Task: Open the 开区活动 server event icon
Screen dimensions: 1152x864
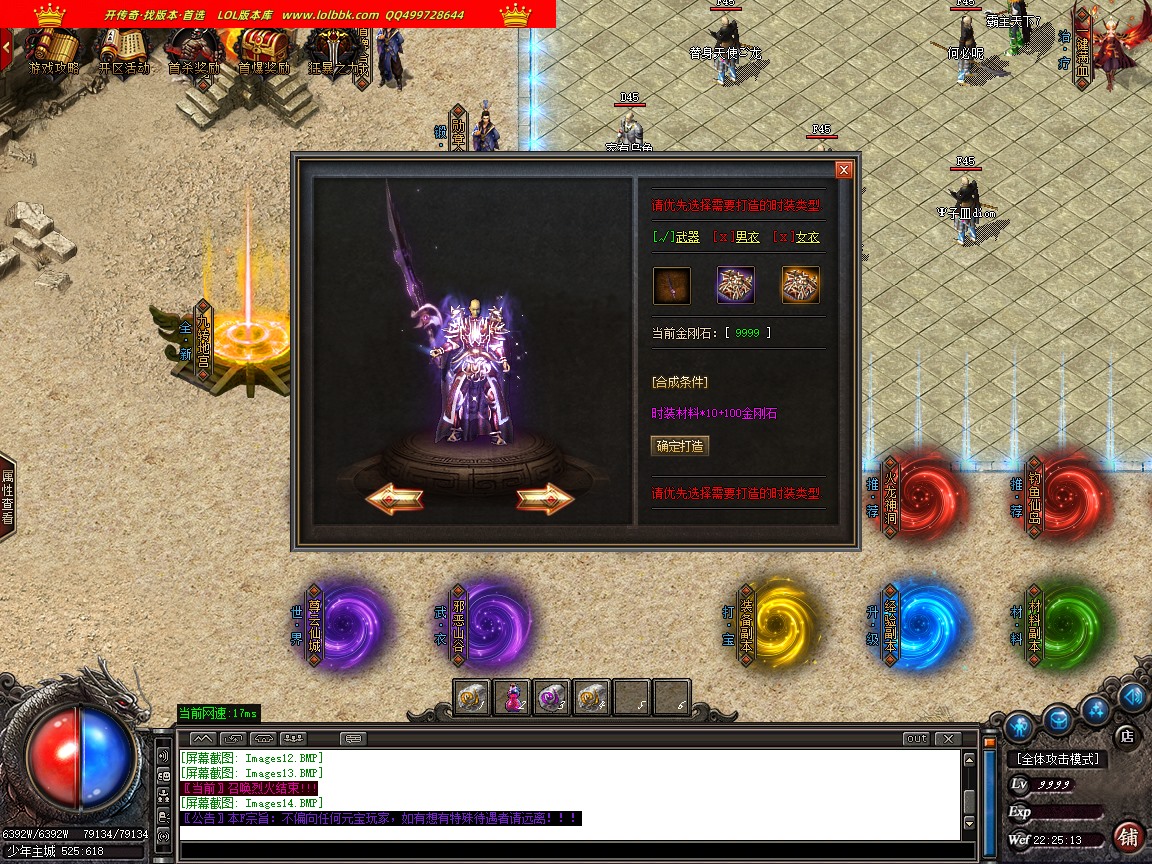Action: (124, 50)
